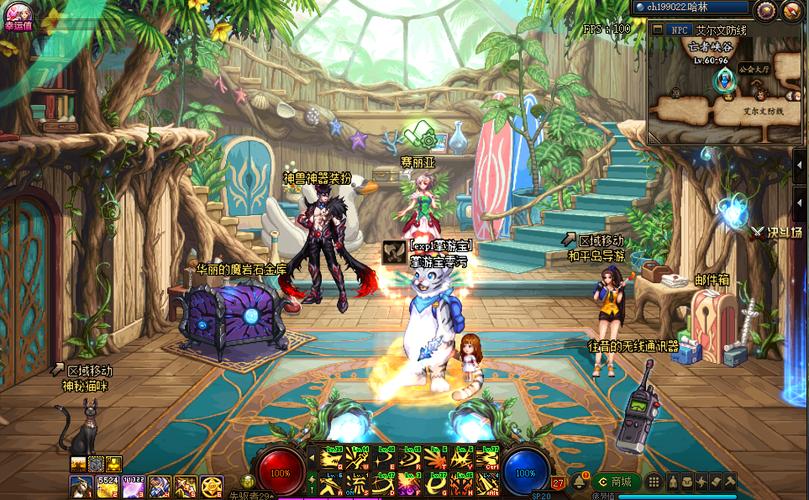
Task: Click the upper arrow tab on right edge
Action: [799, 164]
